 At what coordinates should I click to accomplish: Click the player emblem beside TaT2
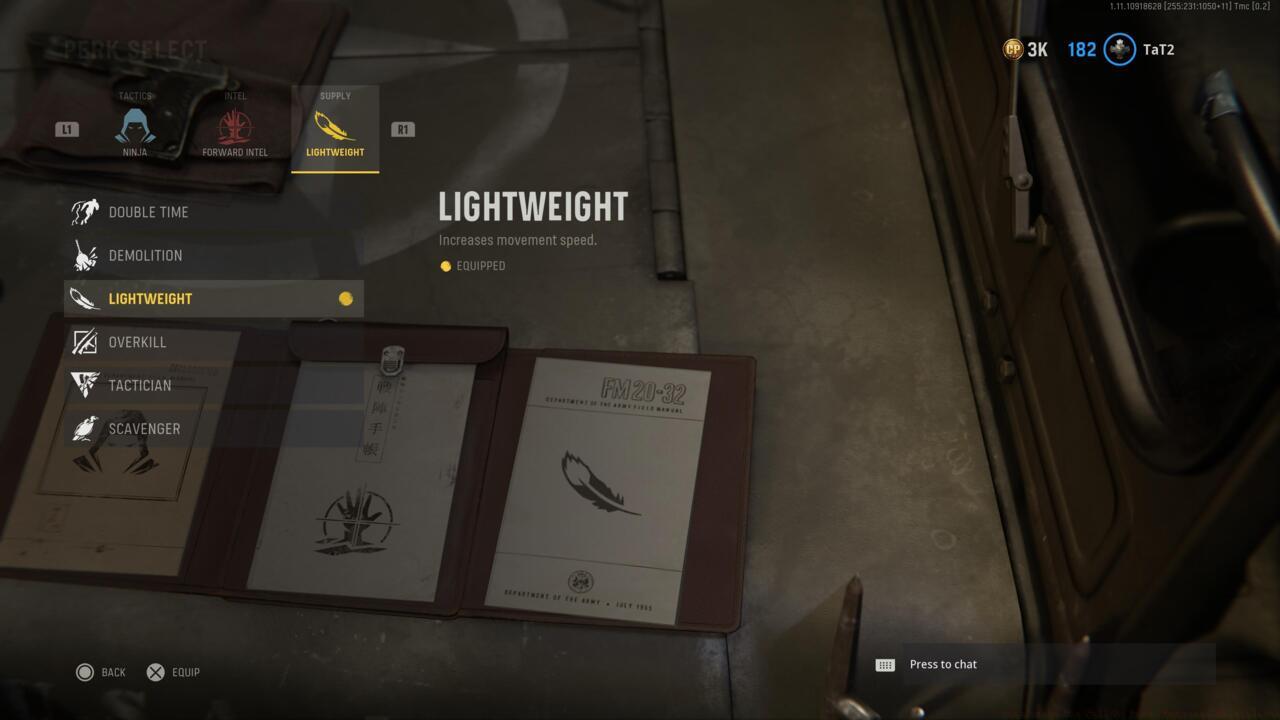coord(1118,49)
